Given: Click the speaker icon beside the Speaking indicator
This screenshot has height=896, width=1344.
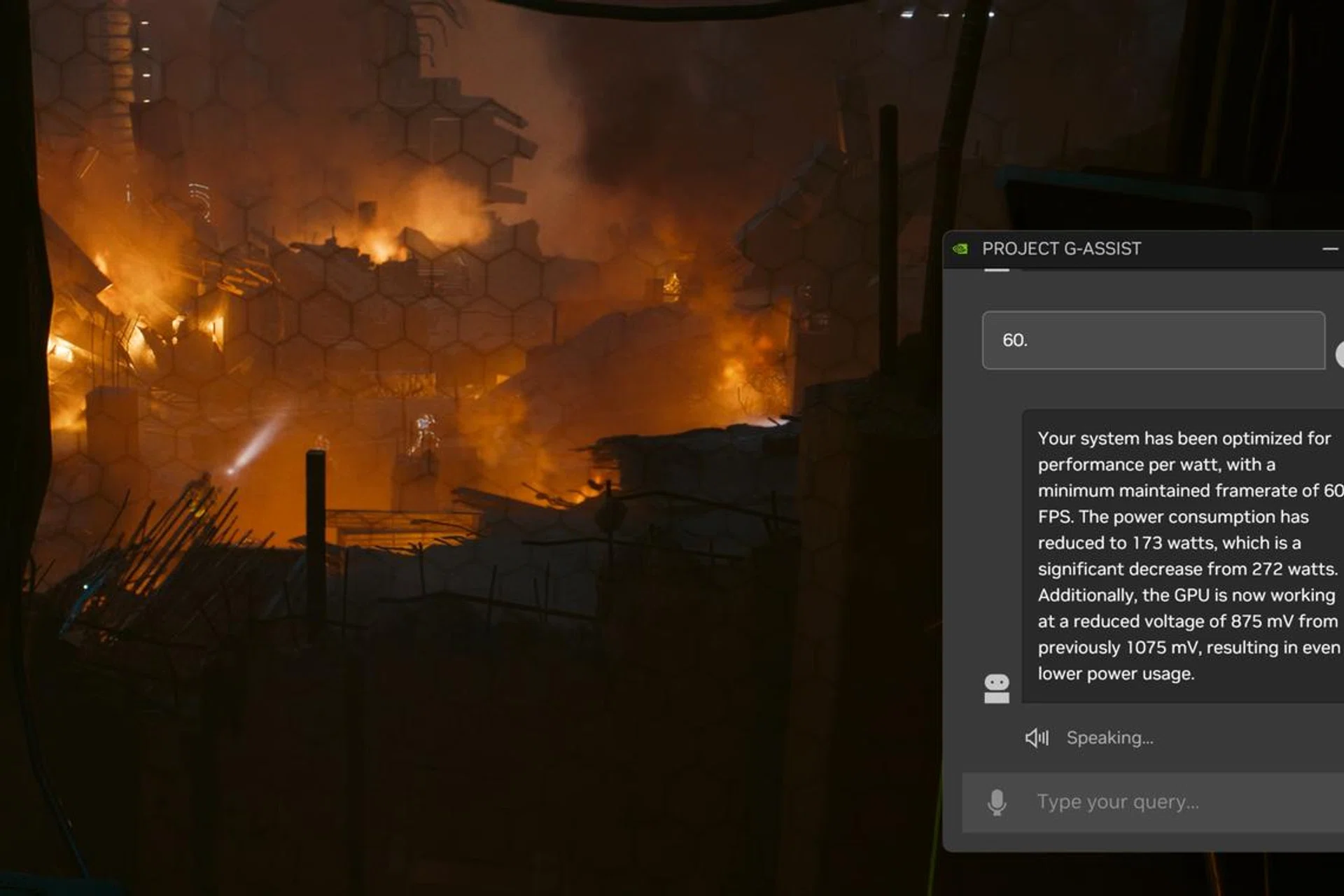Looking at the screenshot, I should pos(1037,737).
